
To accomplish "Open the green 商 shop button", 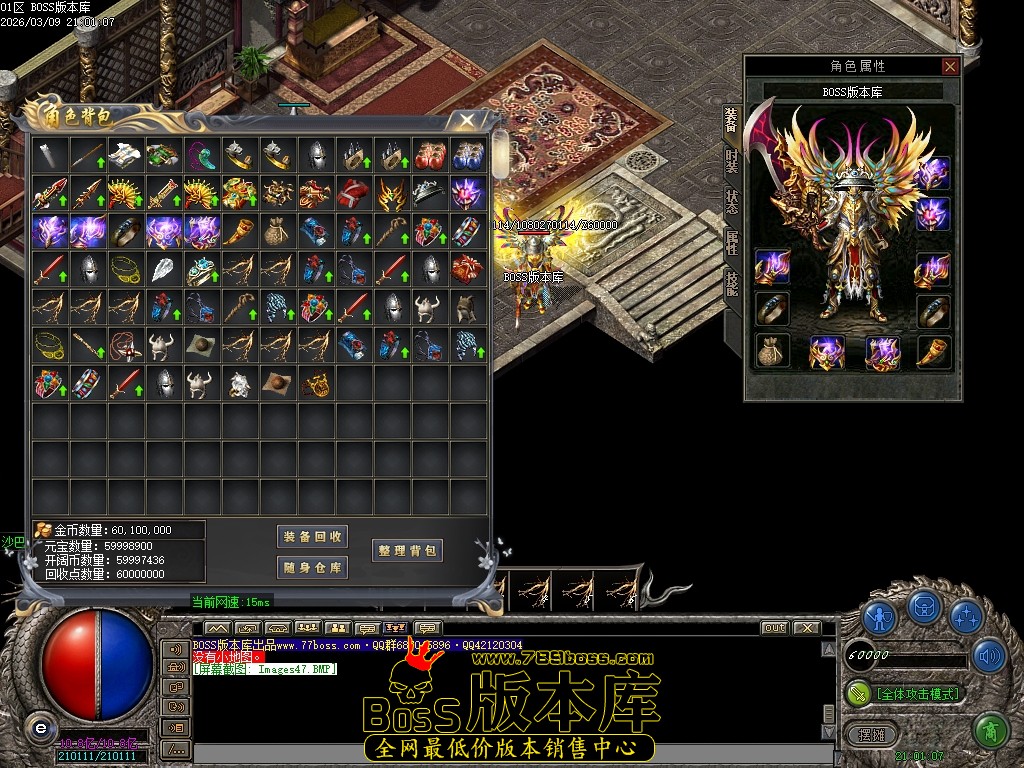I will click(991, 731).
